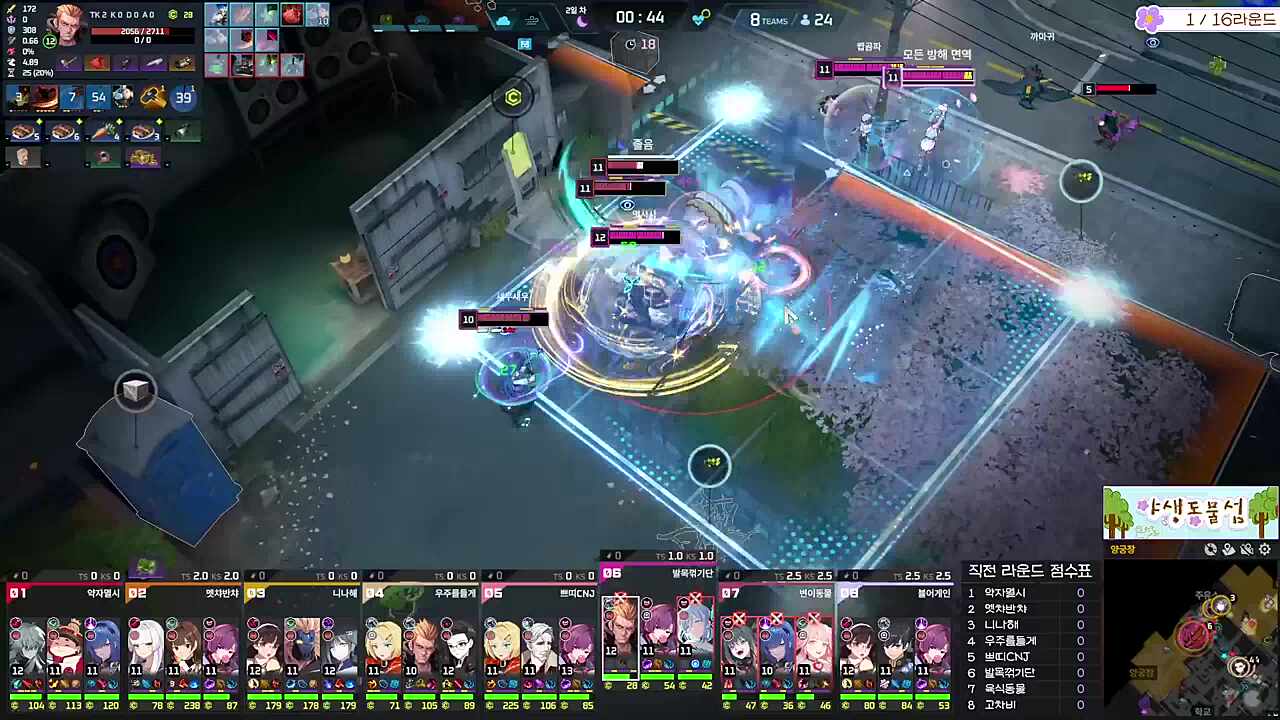Select the grenade-style skill icon between 54 and handcuffs

pyautogui.click(x=121, y=97)
